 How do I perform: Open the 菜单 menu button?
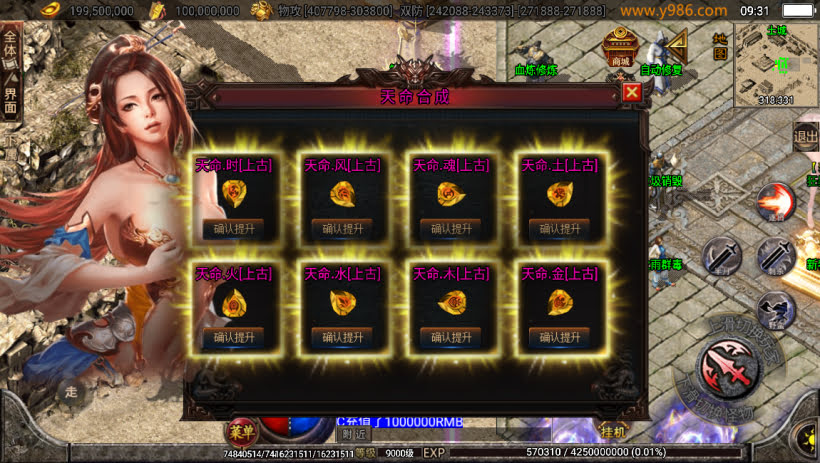tap(241, 432)
